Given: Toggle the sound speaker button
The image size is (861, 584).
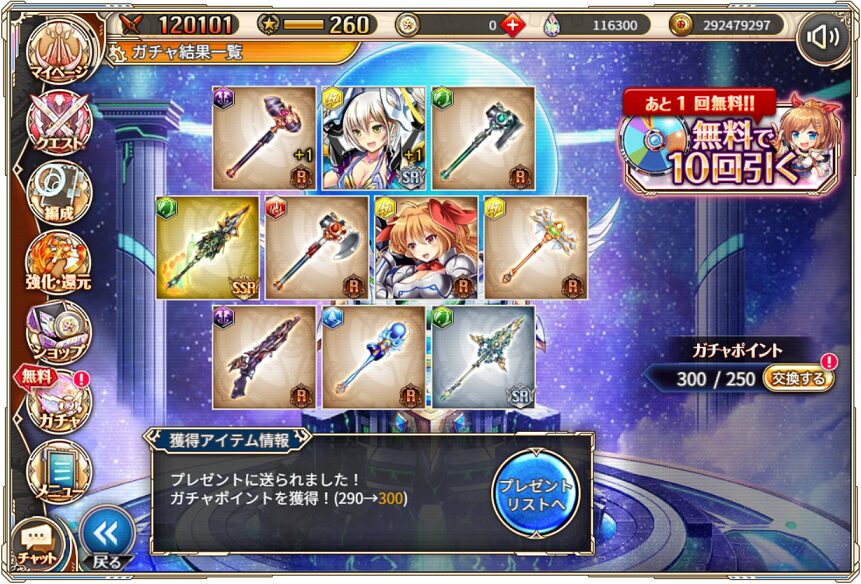Looking at the screenshot, I should click(822, 38).
